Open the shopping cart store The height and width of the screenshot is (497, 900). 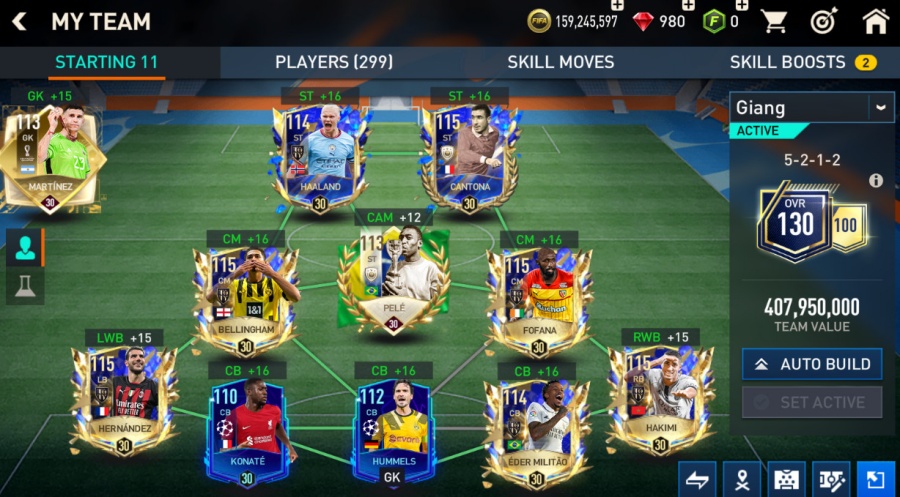(773, 21)
